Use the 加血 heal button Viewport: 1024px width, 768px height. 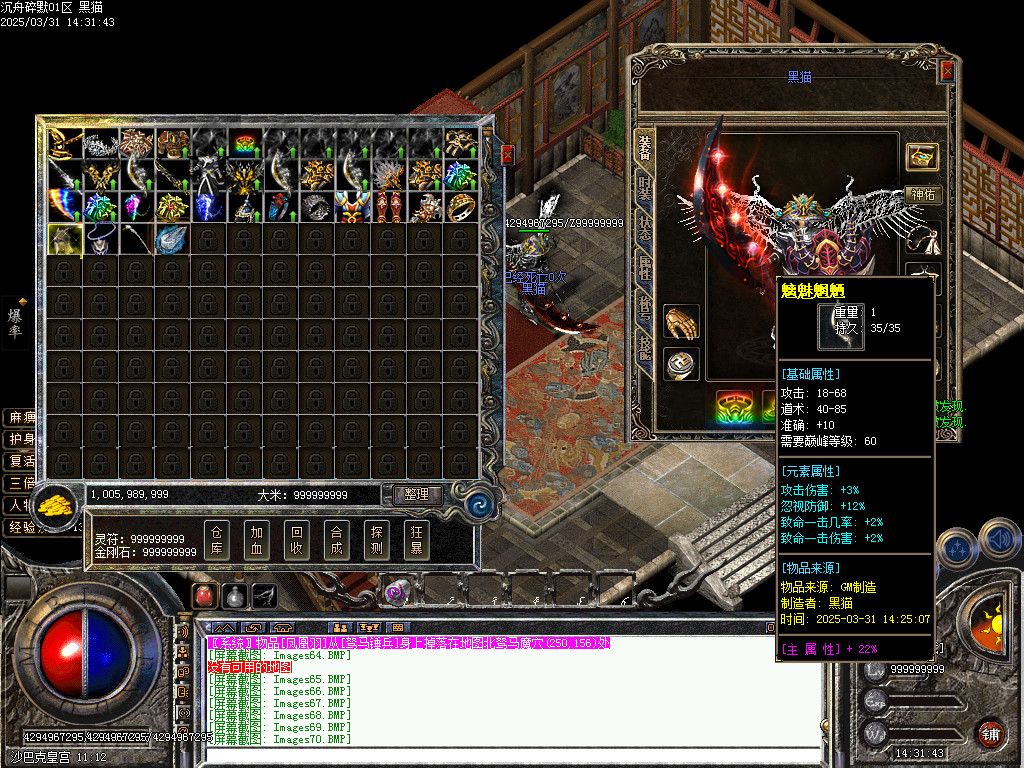click(x=257, y=540)
